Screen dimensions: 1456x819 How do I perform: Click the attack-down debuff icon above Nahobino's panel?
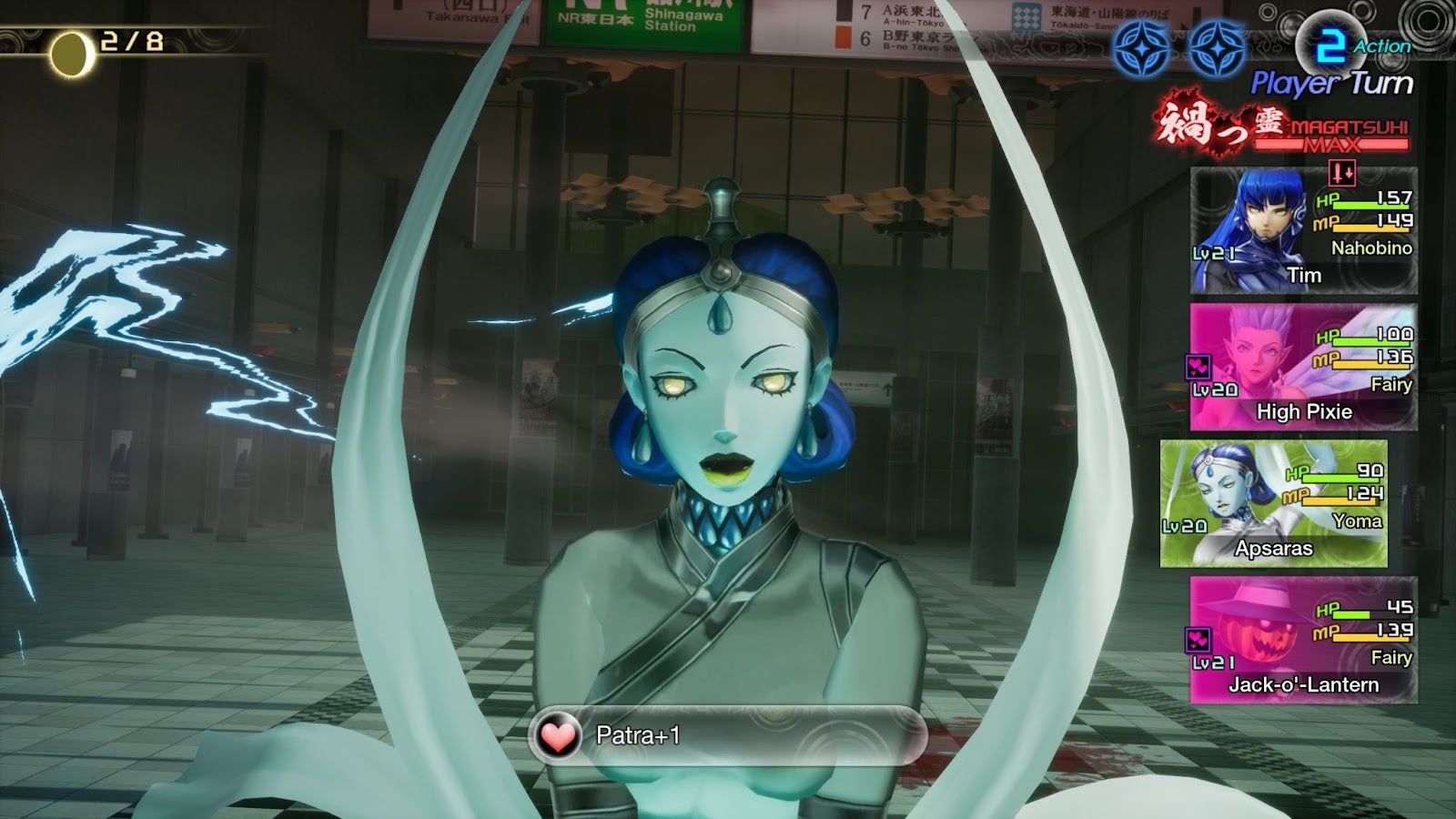click(x=1343, y=175)
